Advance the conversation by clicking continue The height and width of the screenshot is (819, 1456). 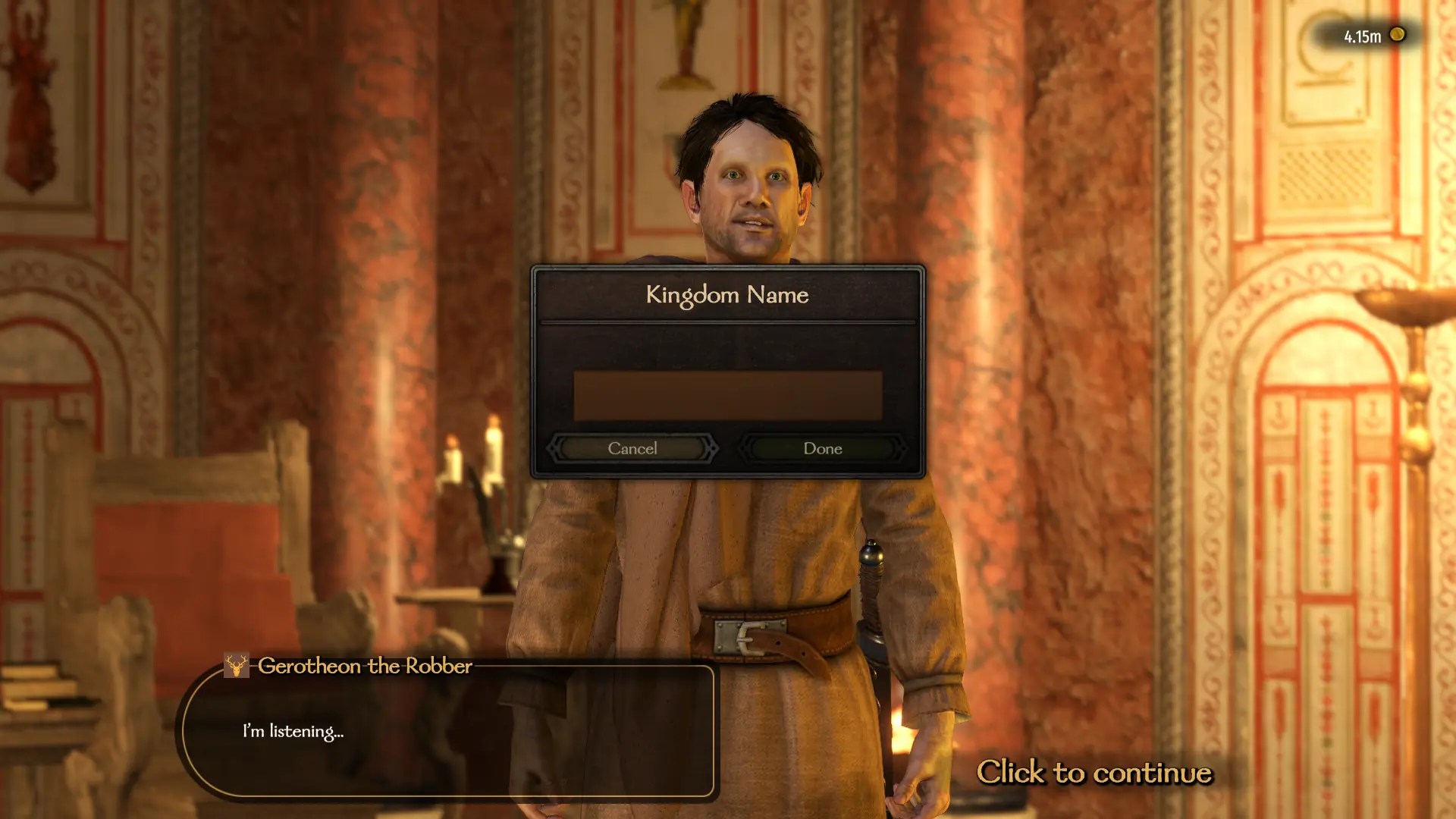(1096, 773)
